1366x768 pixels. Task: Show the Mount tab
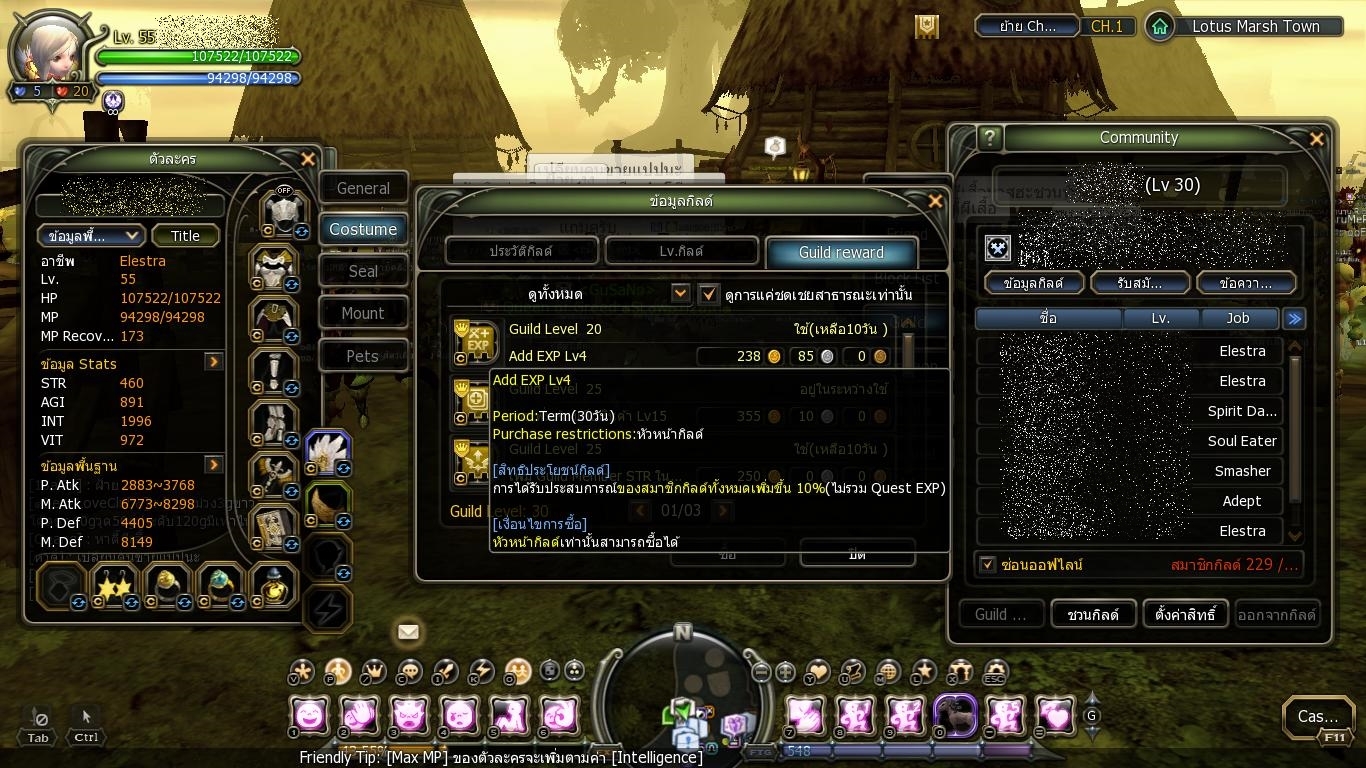point(363,313)
